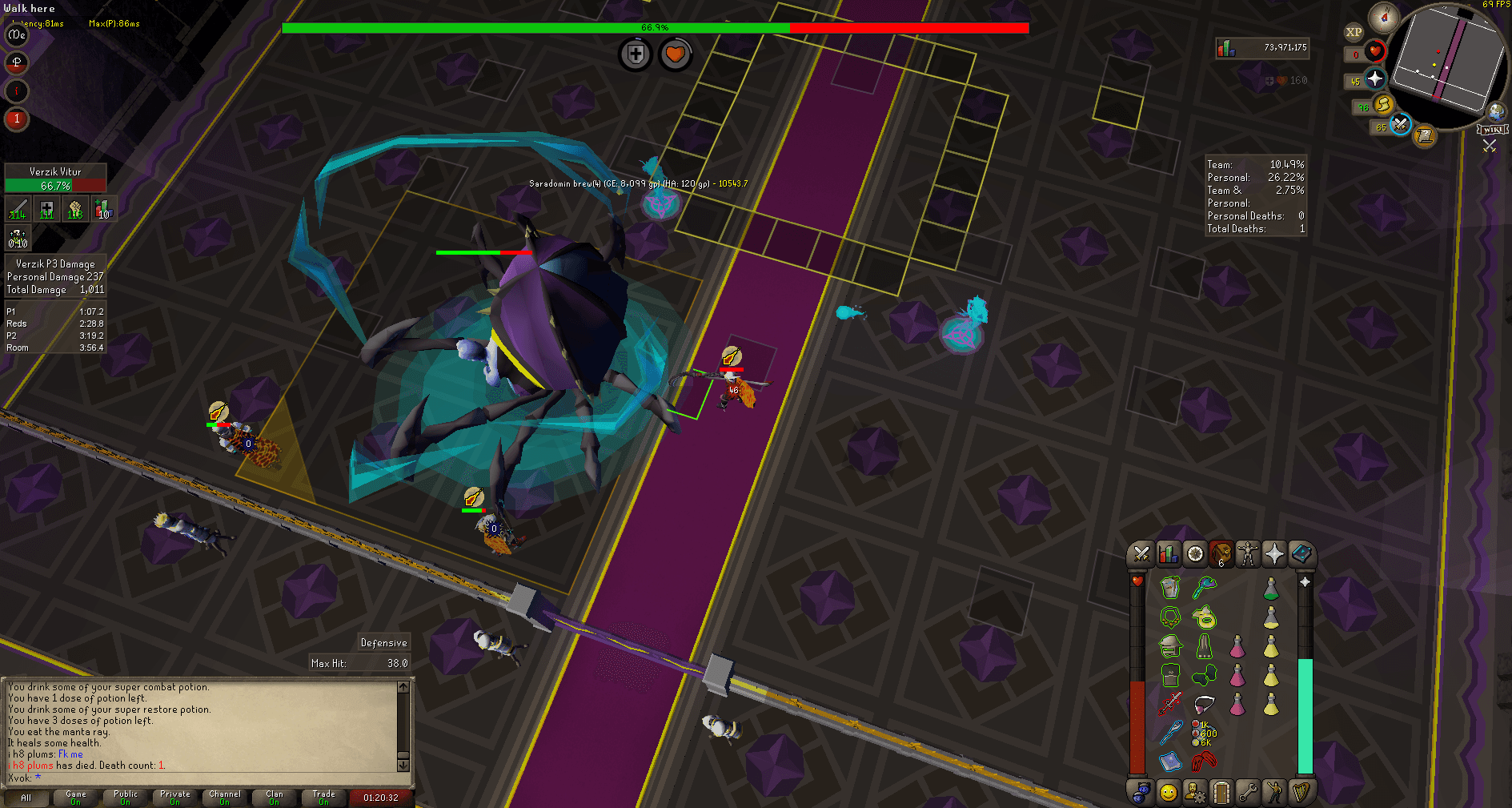1512x808 pixels.
Task: Click the XP orb beside the minimap
Action: click(x=1354, y=31)
